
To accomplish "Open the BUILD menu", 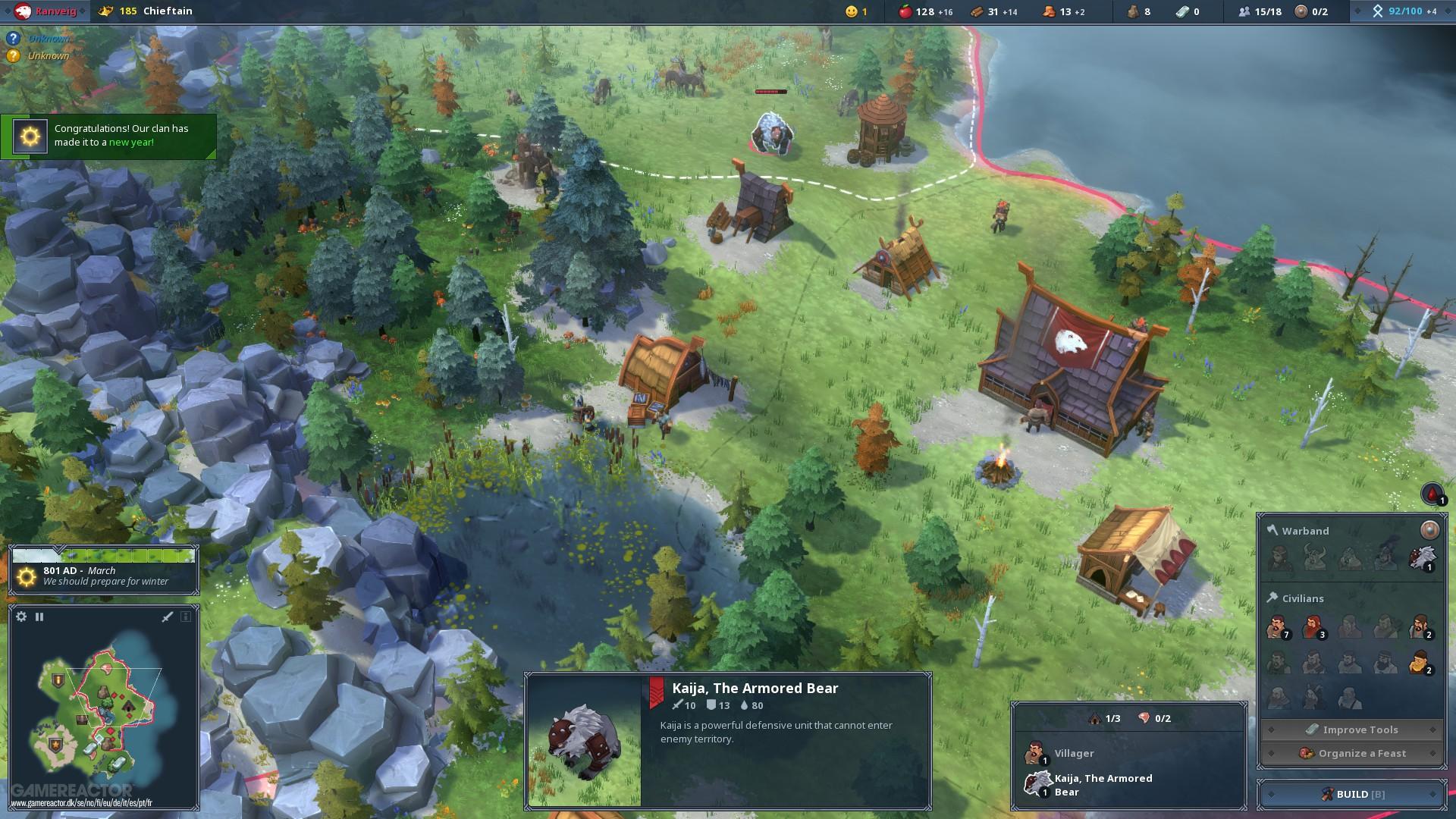I will tap(1351, 793).
